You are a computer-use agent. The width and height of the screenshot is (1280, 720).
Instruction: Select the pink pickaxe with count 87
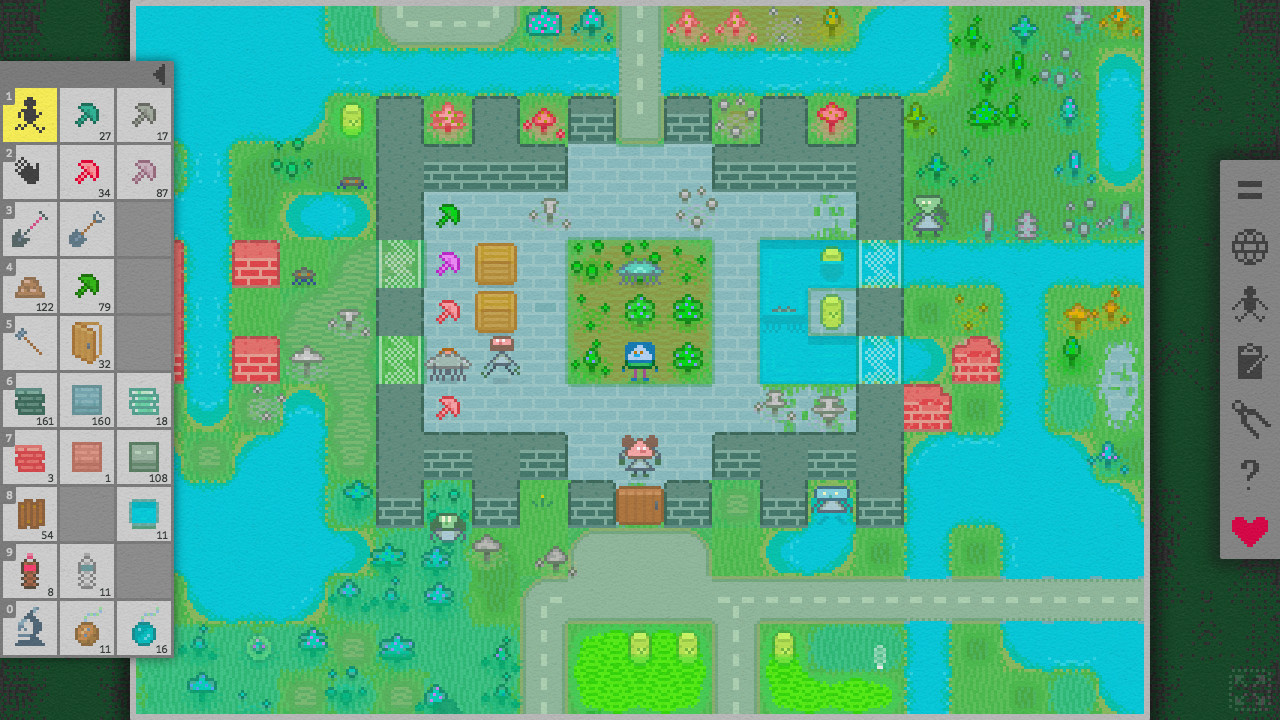pos(142,172)
